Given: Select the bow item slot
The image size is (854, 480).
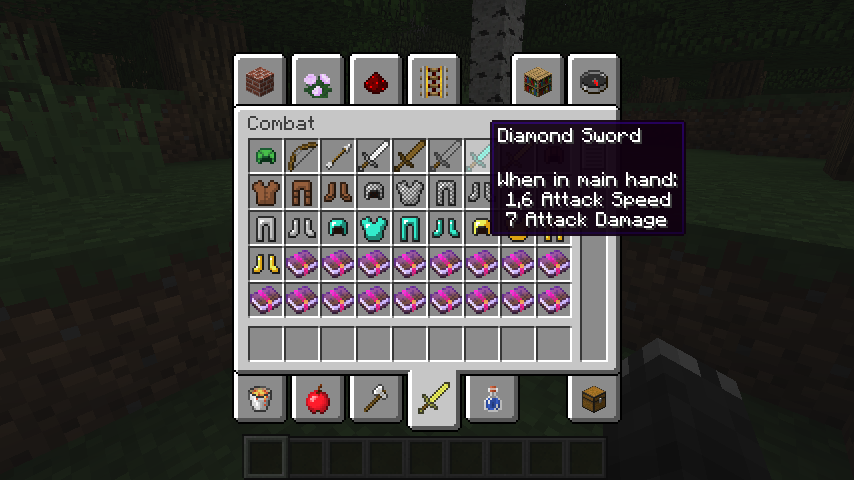Looking at the screenshot, I should [302, 156].
